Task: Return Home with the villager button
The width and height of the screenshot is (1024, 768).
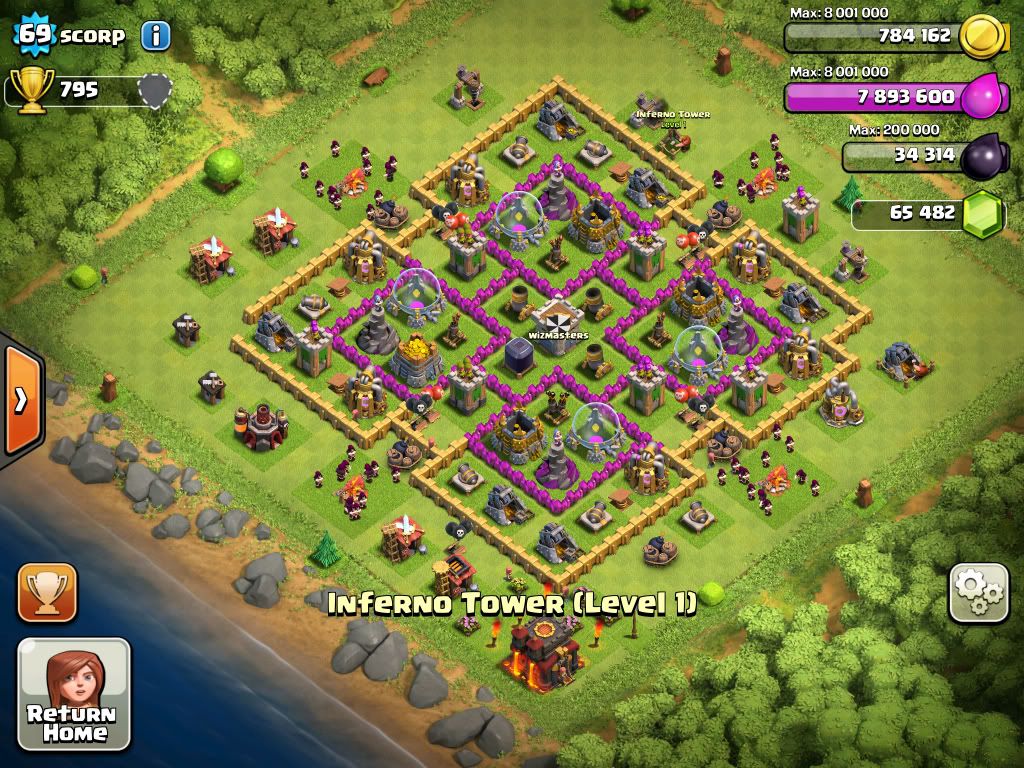Action: click(x=73, y=694)
